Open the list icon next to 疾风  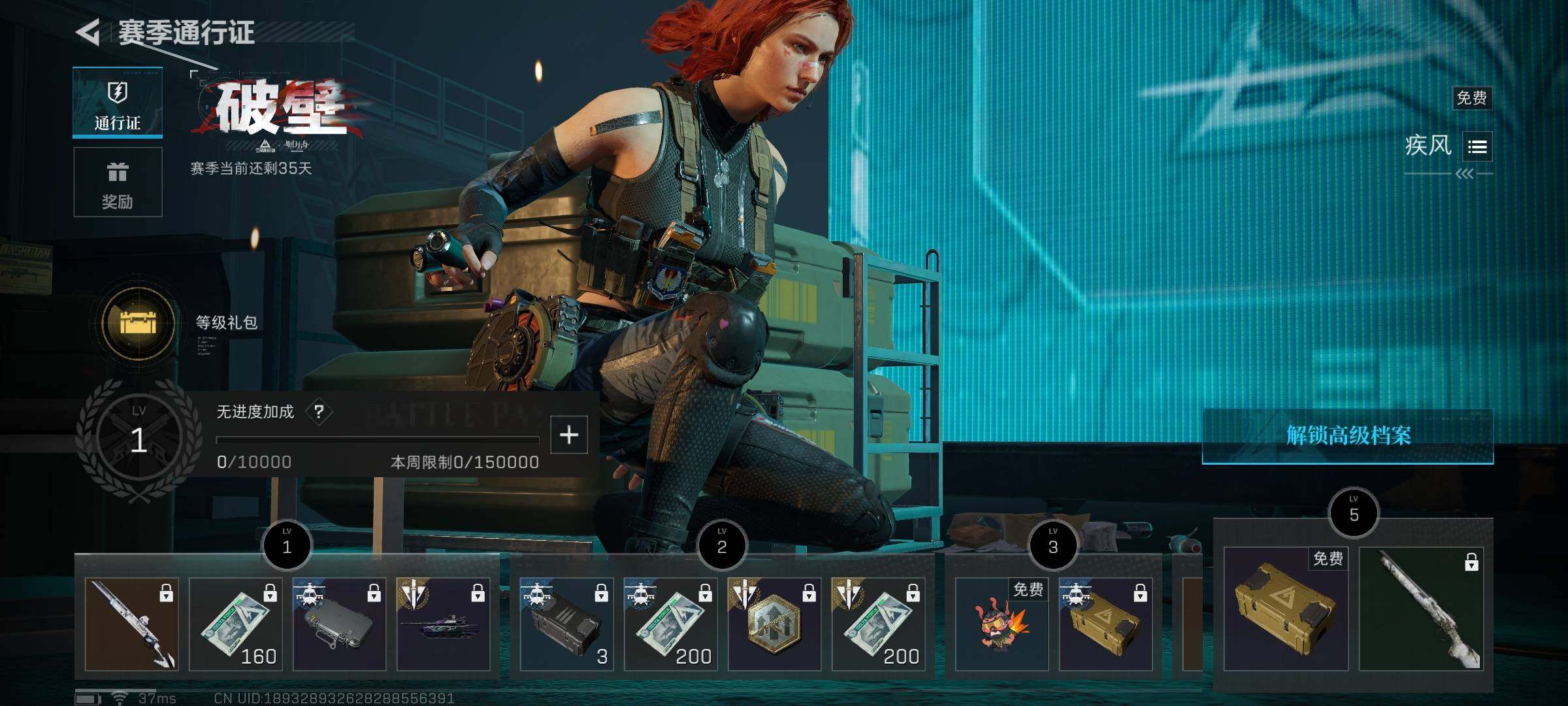click(1477, 146)
